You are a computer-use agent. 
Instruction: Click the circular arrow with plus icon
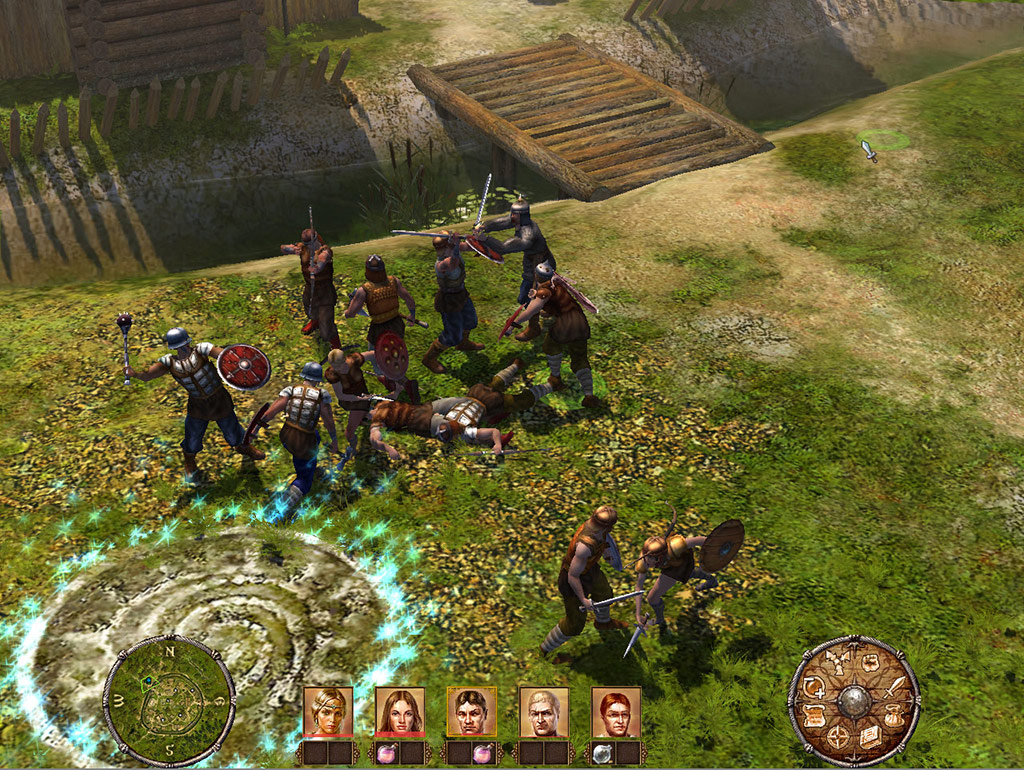(x=813, y=688)
